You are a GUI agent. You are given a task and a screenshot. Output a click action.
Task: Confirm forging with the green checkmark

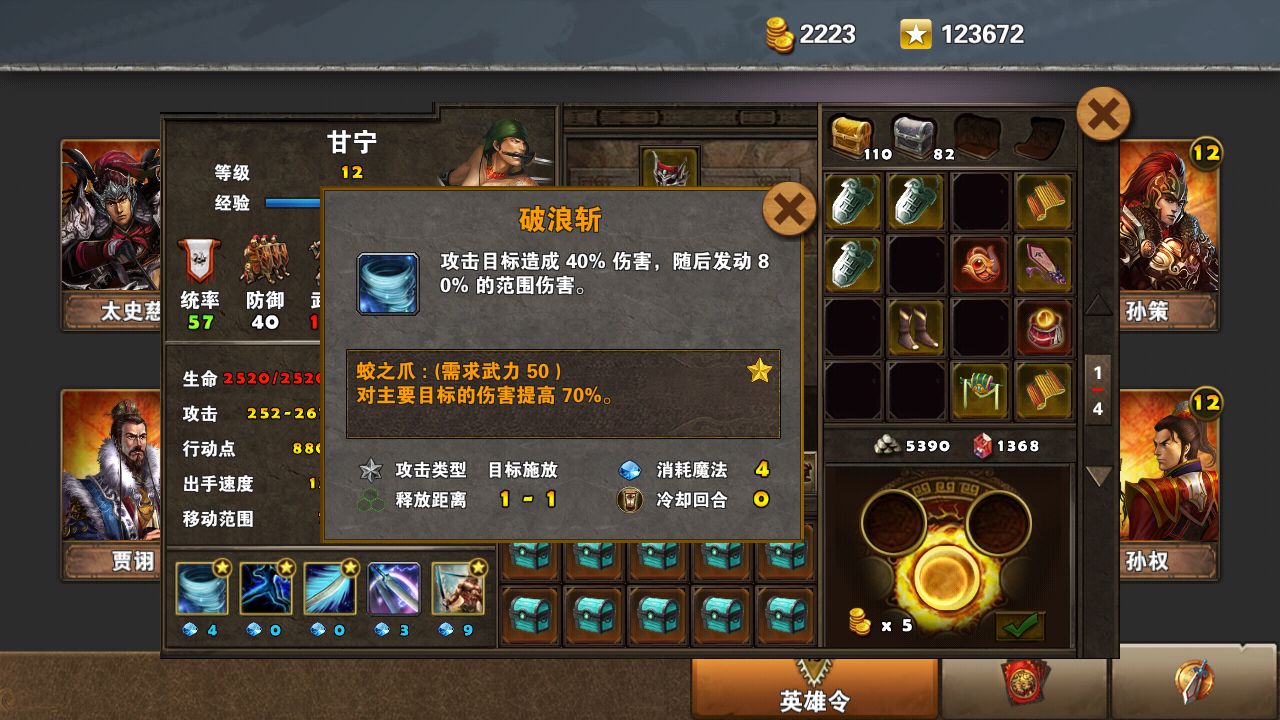1020,627
